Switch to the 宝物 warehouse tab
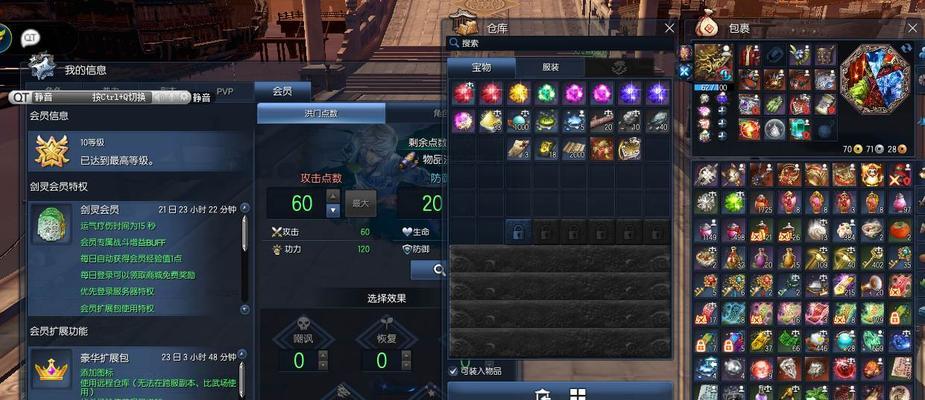This screenshot has height=400, width=925. coord(482,67)
